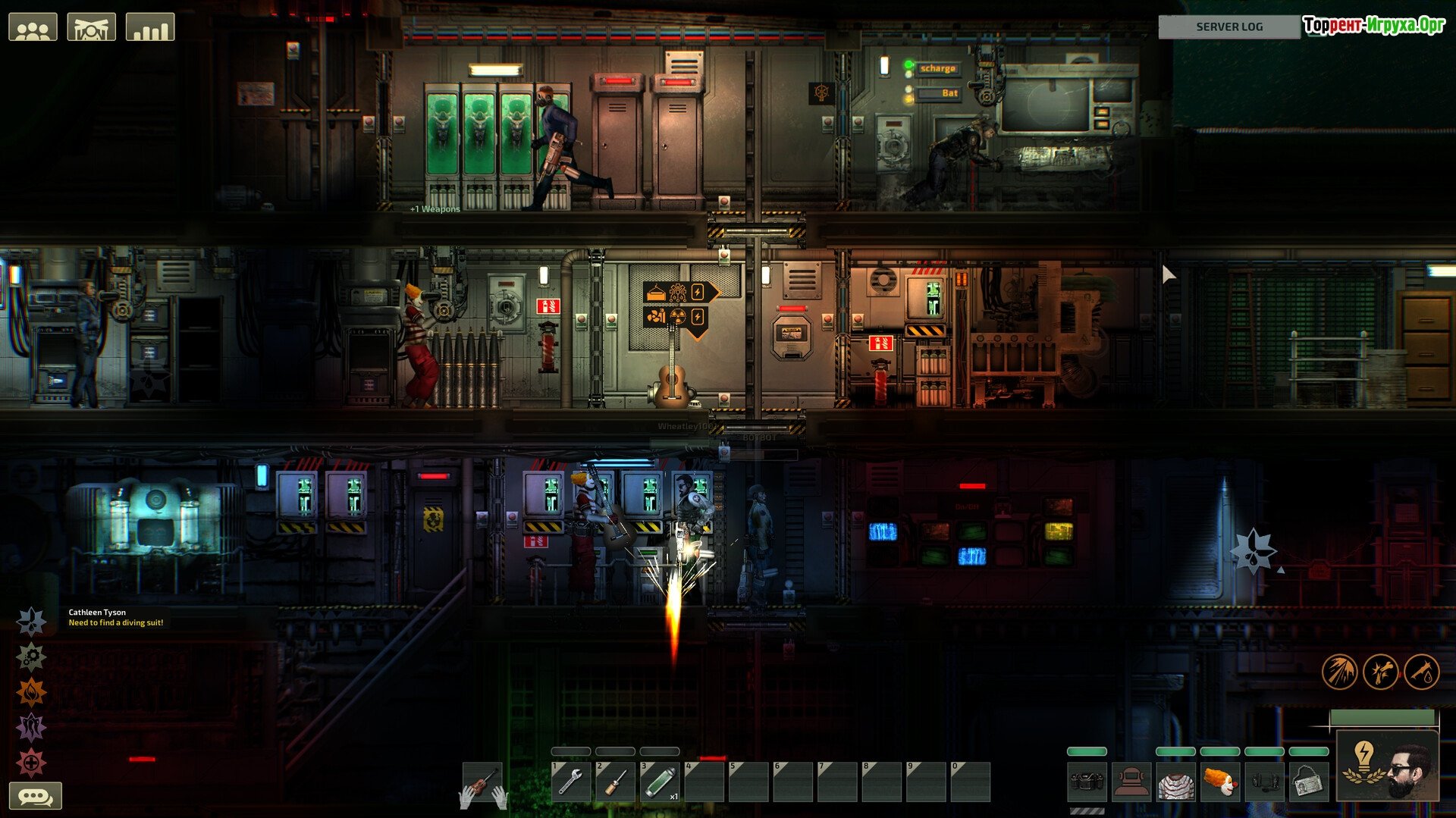This screenshot has width=1456, height=818.
Task: Click the toolbelt equipment slot
Action: (1086, 782)
